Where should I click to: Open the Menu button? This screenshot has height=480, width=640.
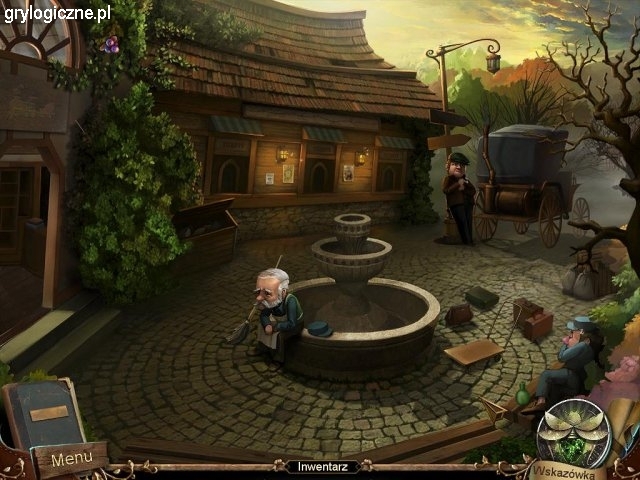[71, 460]
